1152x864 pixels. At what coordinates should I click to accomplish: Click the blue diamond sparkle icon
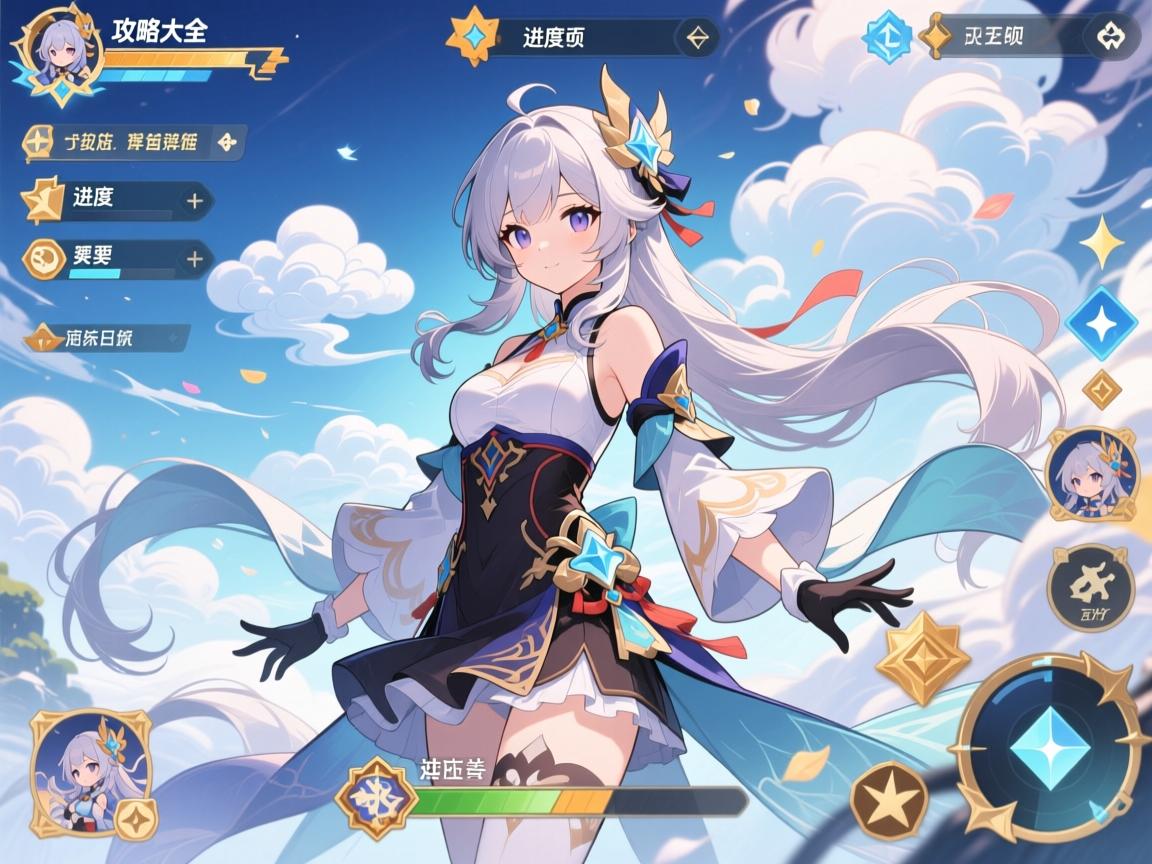coord(1101,323)
